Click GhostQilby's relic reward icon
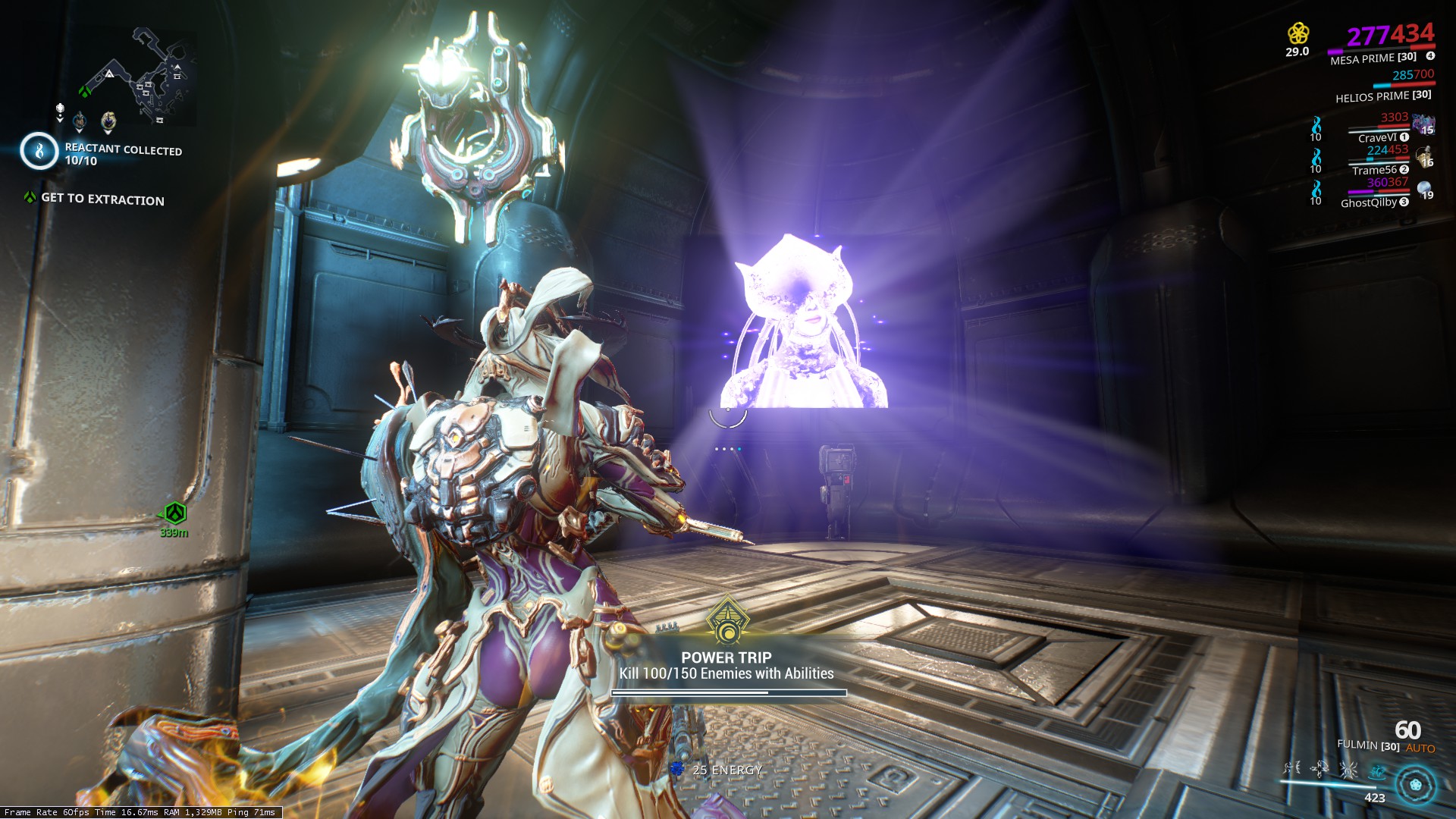Image resolution: width=1456 pixels, height=819 pixels. (x=1424, y=189)
